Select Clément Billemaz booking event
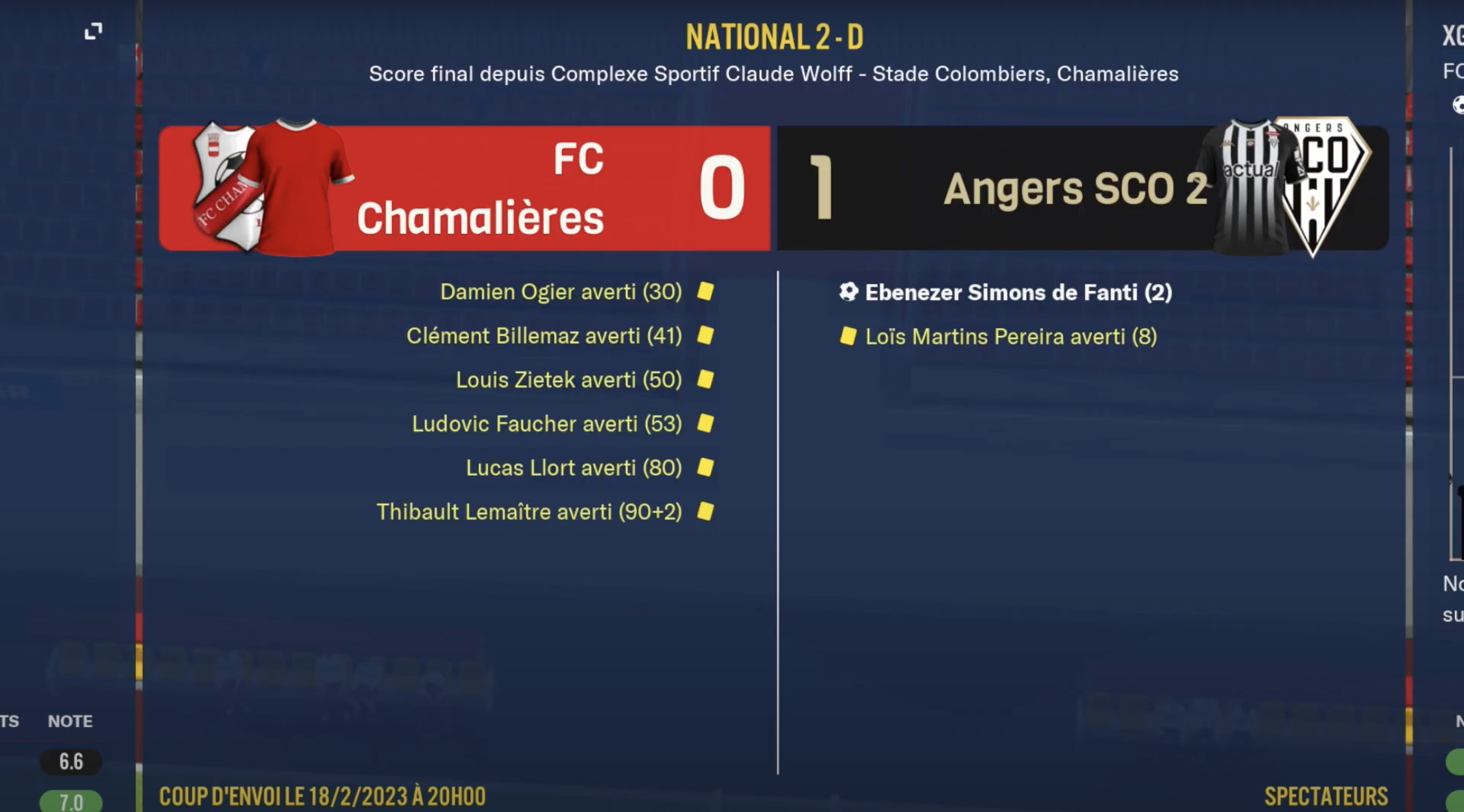Screen dimensions: 1464x812 (544, 336)
